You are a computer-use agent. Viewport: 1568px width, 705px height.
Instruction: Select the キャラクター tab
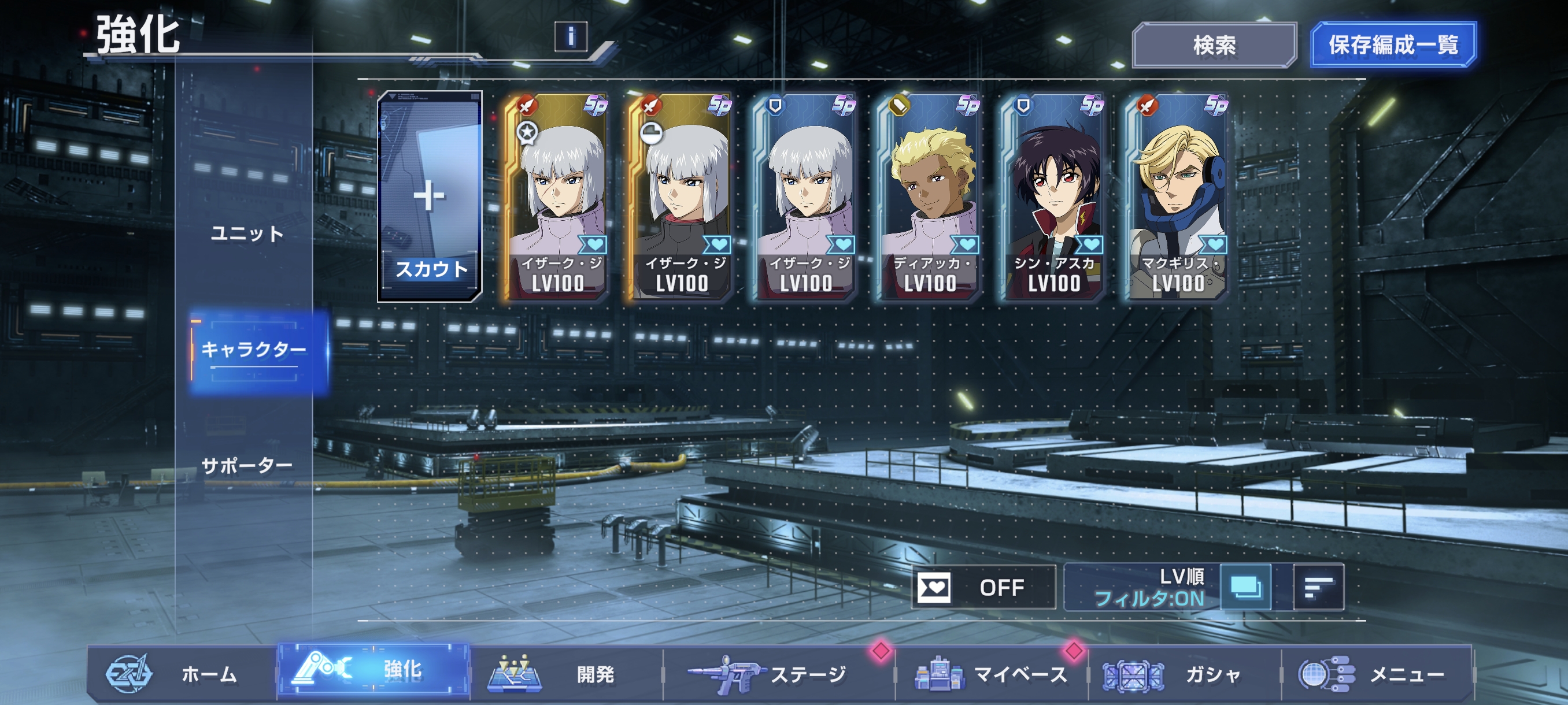254,350
